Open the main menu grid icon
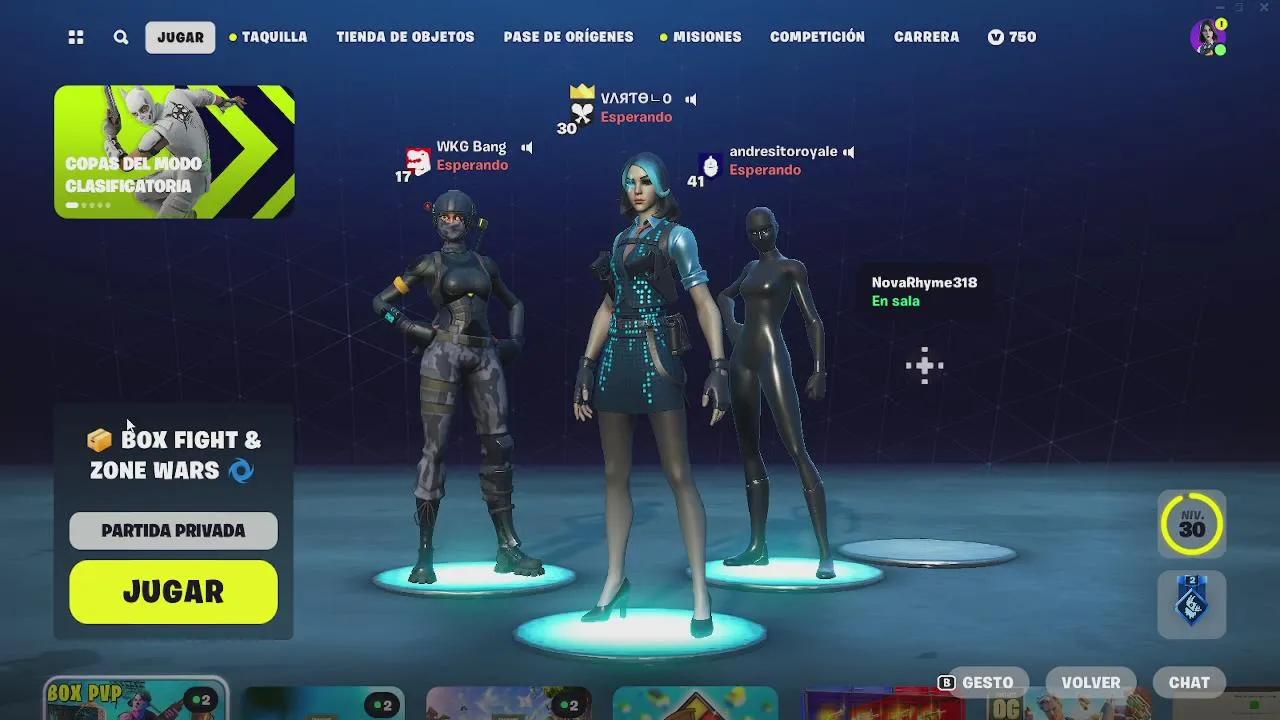 [75, 37]
